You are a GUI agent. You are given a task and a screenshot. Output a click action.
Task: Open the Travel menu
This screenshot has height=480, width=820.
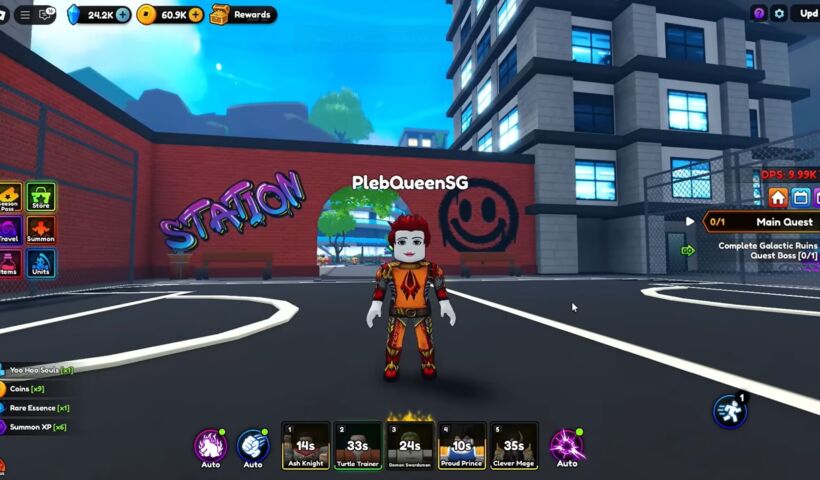[8, 231]
